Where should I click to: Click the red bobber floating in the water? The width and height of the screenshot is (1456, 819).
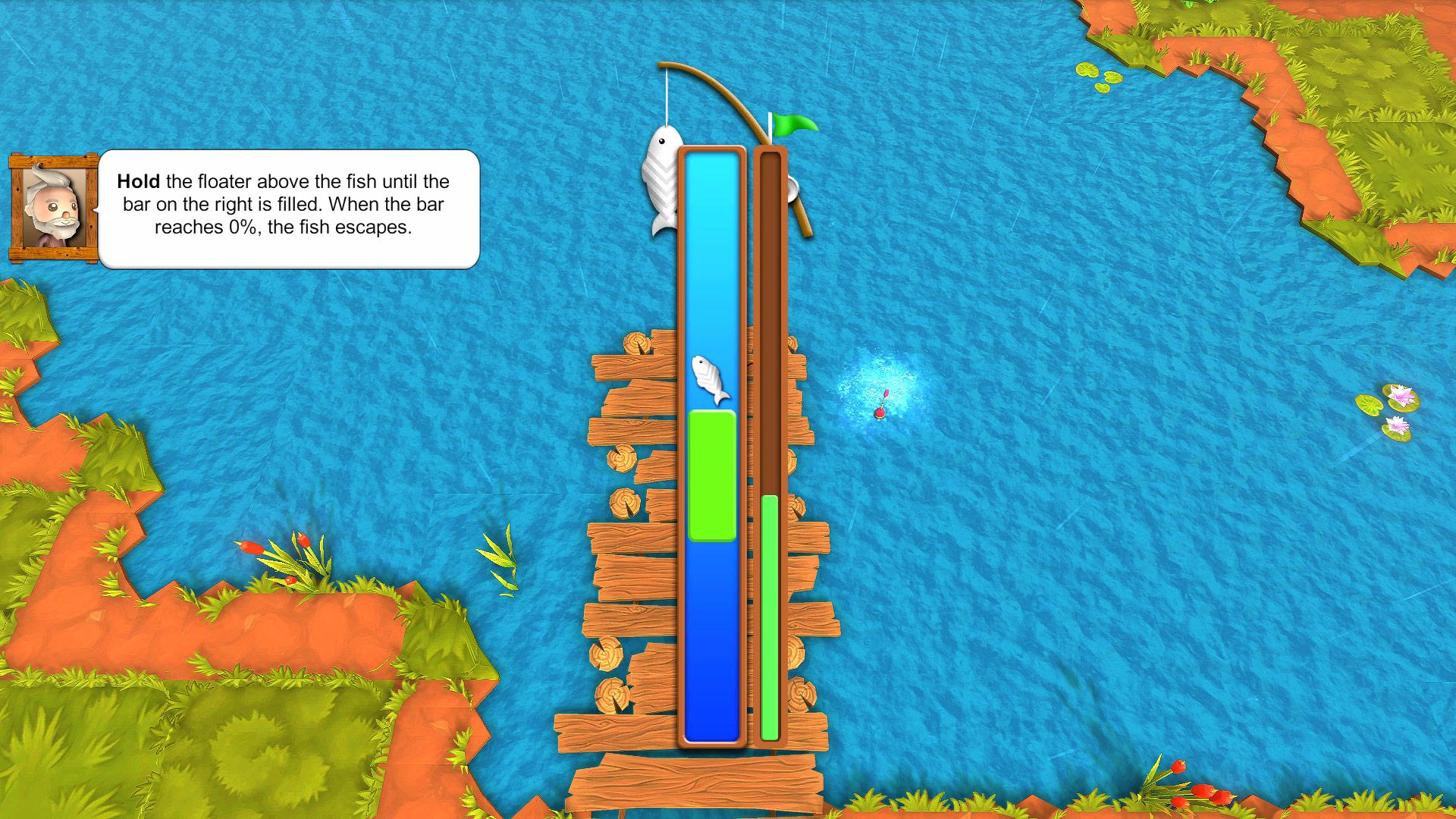[881, 412]
